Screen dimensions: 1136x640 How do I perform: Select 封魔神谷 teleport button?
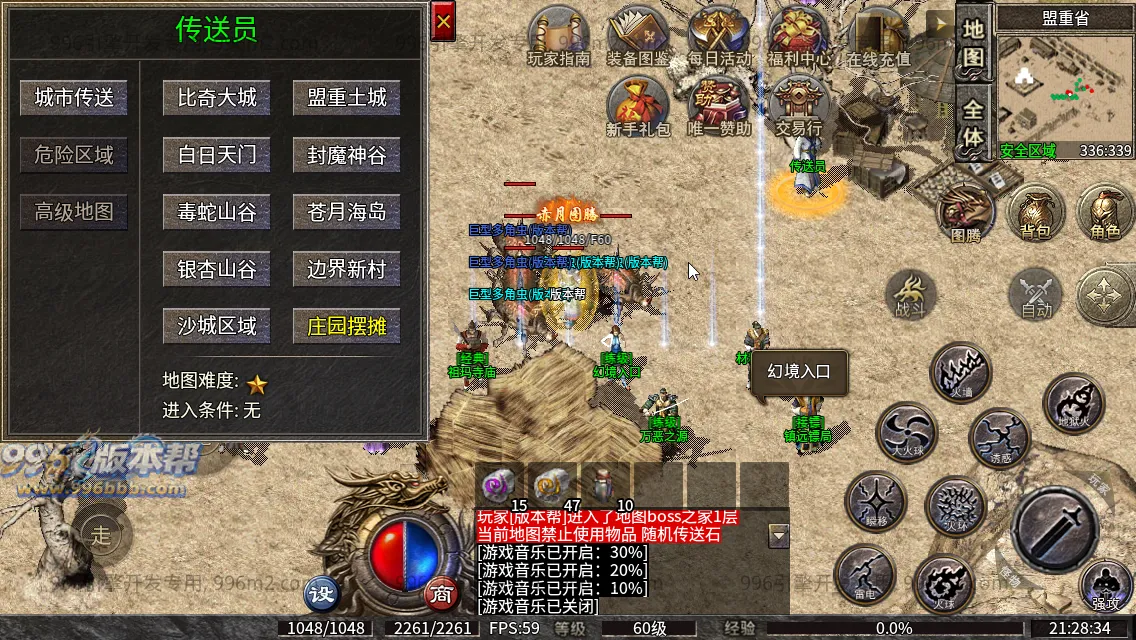coord(346,155)
